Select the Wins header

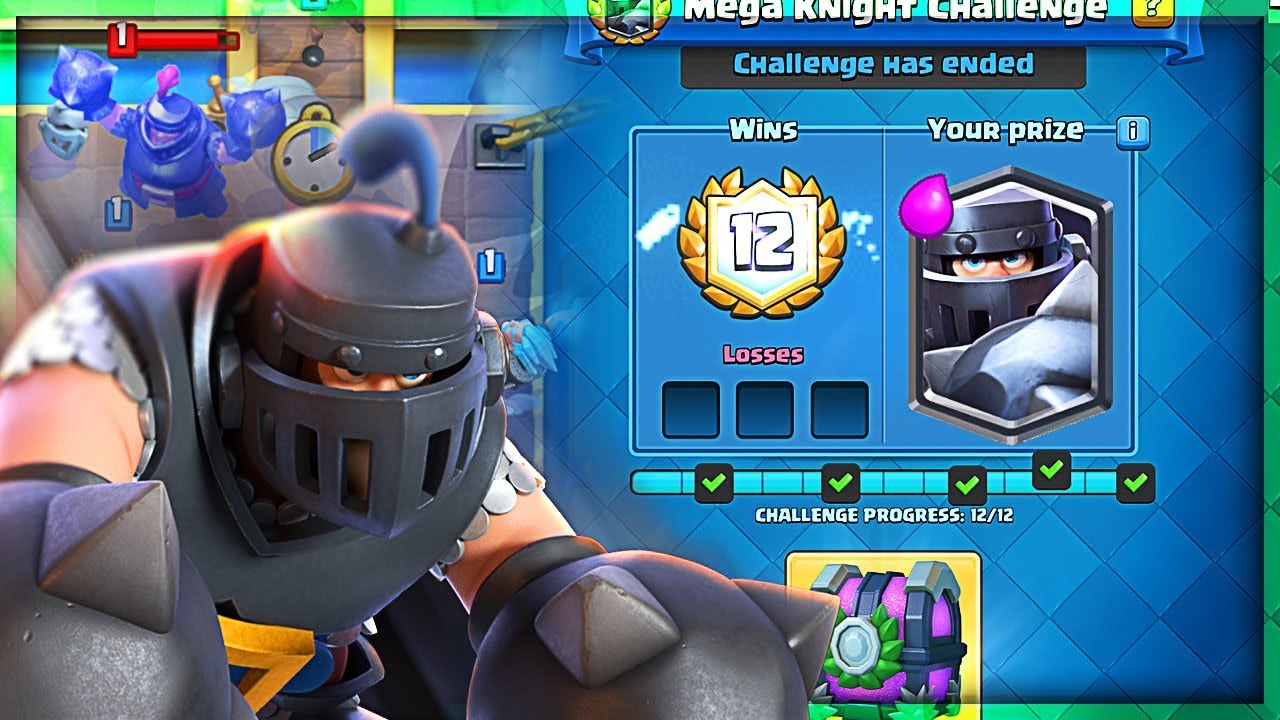click(764, 128)
